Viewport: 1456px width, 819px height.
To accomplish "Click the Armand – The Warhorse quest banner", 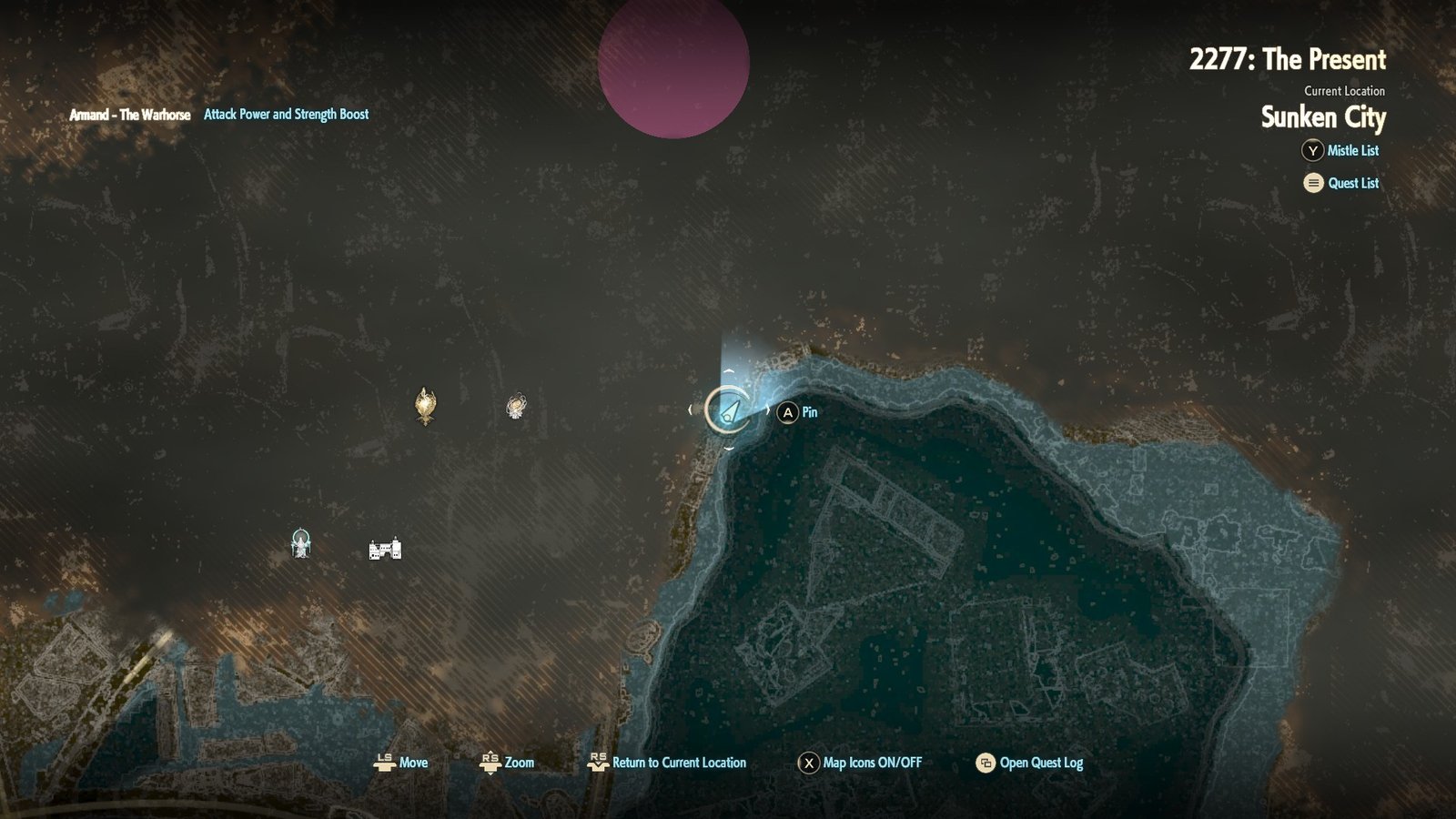I will pyautogui.click(x=129, y=115).
